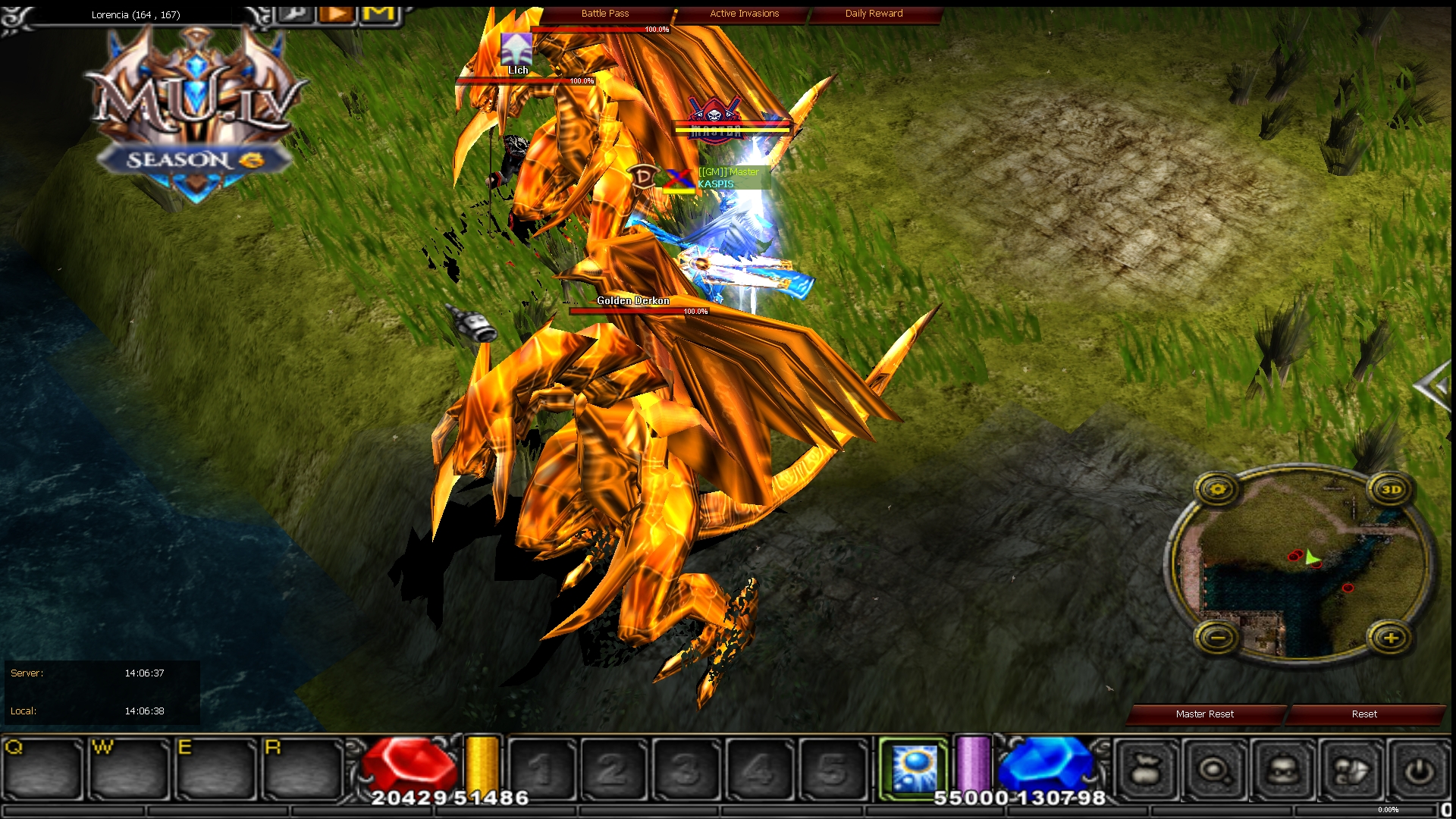Open the wrench settings button
Screen dimensions: 1456x819
[297, 14]
